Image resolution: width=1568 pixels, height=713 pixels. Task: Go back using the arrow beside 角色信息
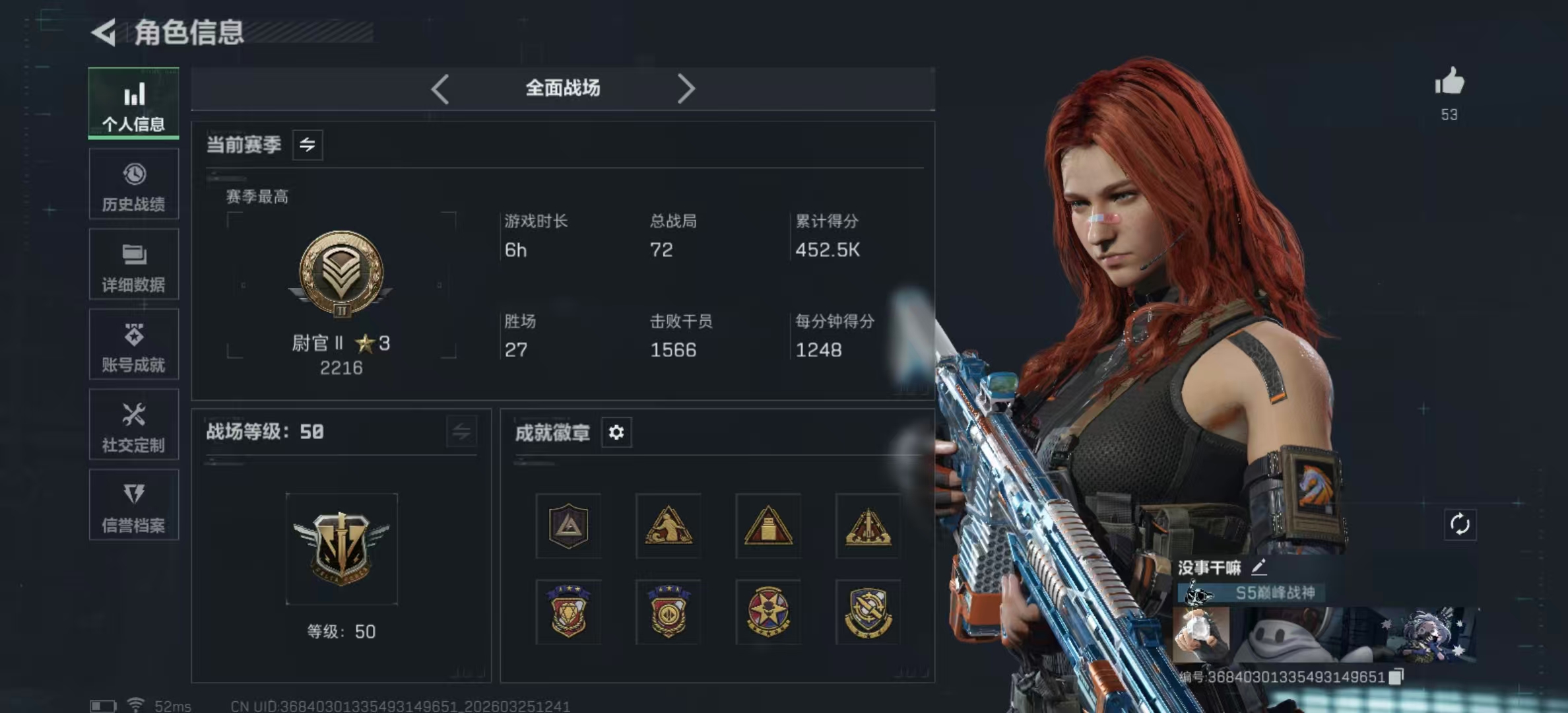pos(104,32)
